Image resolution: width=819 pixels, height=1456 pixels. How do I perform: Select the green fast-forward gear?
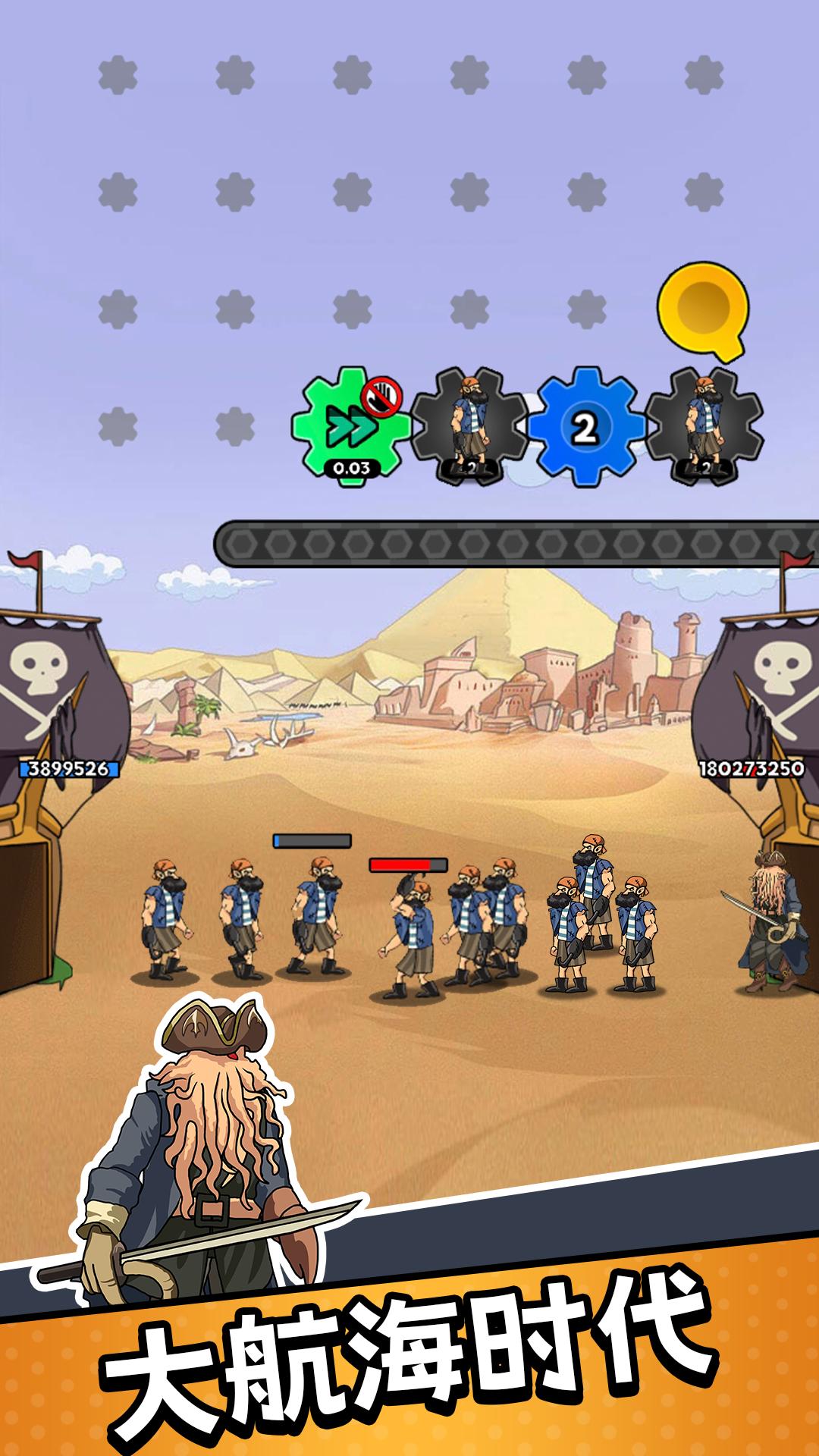[350, 427]
